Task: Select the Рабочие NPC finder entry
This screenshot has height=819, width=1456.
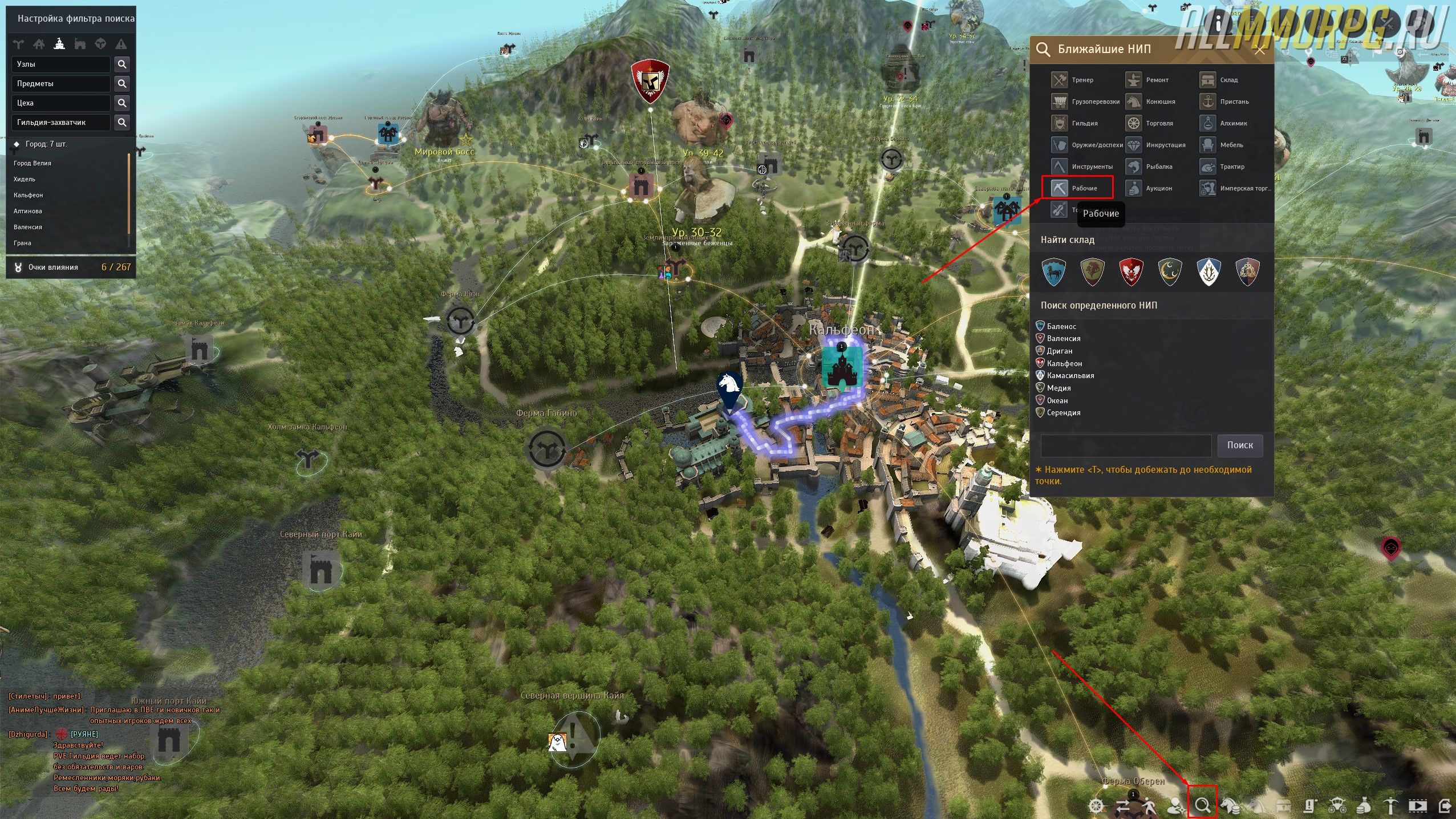Action: click(1077, 188)
